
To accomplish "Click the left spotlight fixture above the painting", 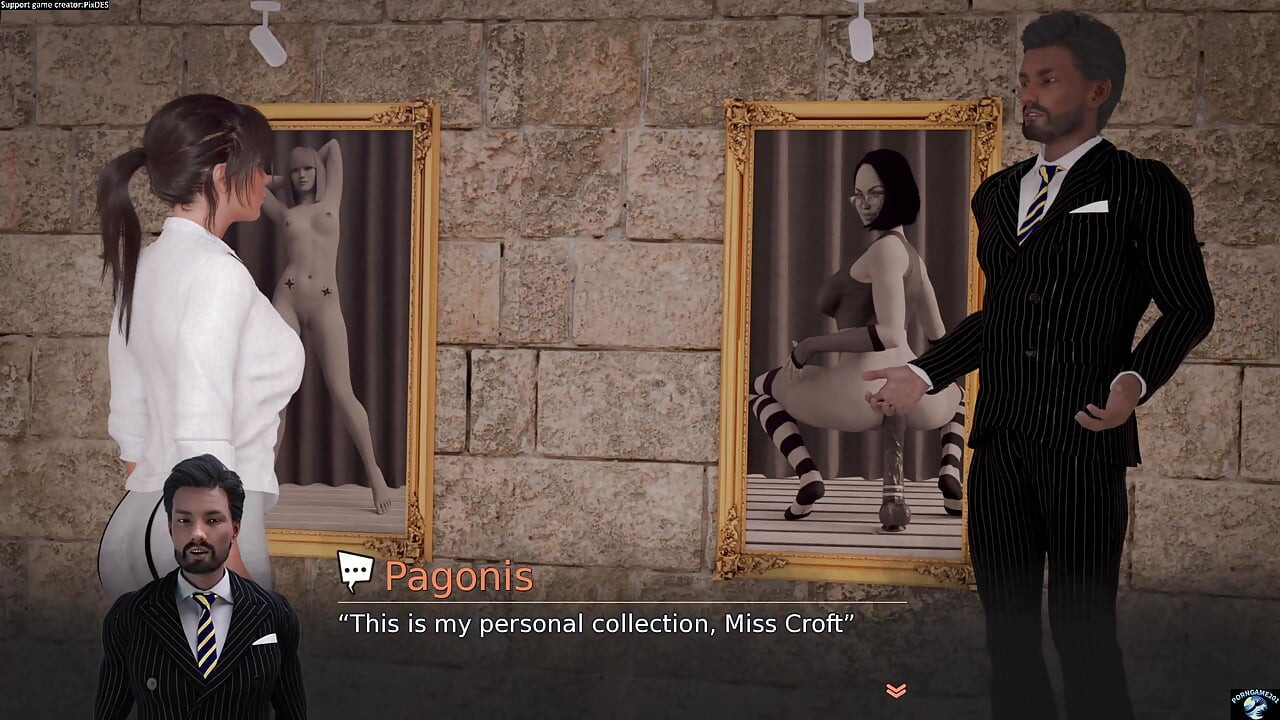I will (268, 35).
